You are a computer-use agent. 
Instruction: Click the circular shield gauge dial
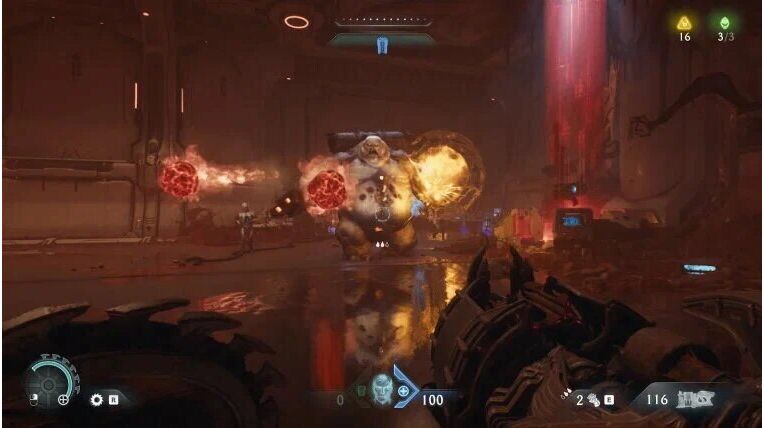point(50,382)
